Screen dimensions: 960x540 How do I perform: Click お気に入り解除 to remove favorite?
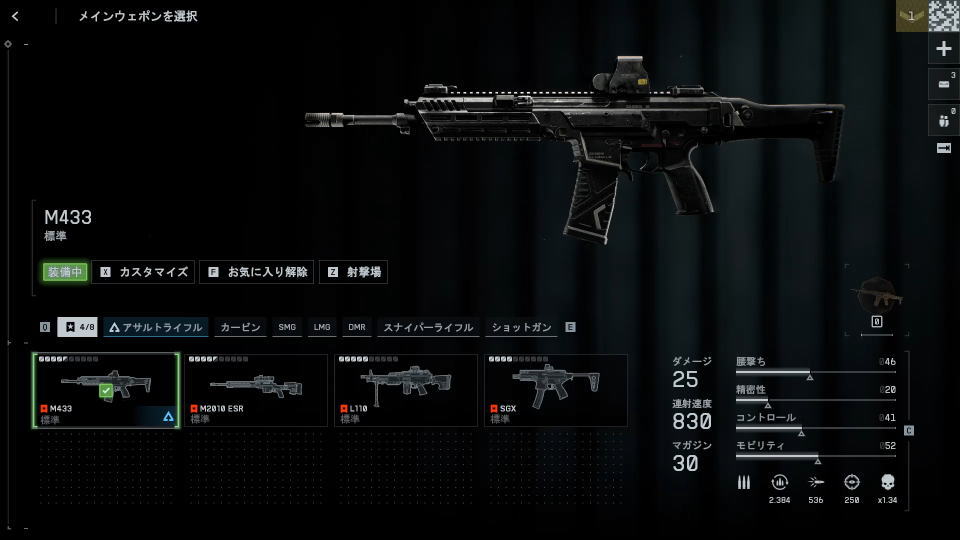coord(256,272)
